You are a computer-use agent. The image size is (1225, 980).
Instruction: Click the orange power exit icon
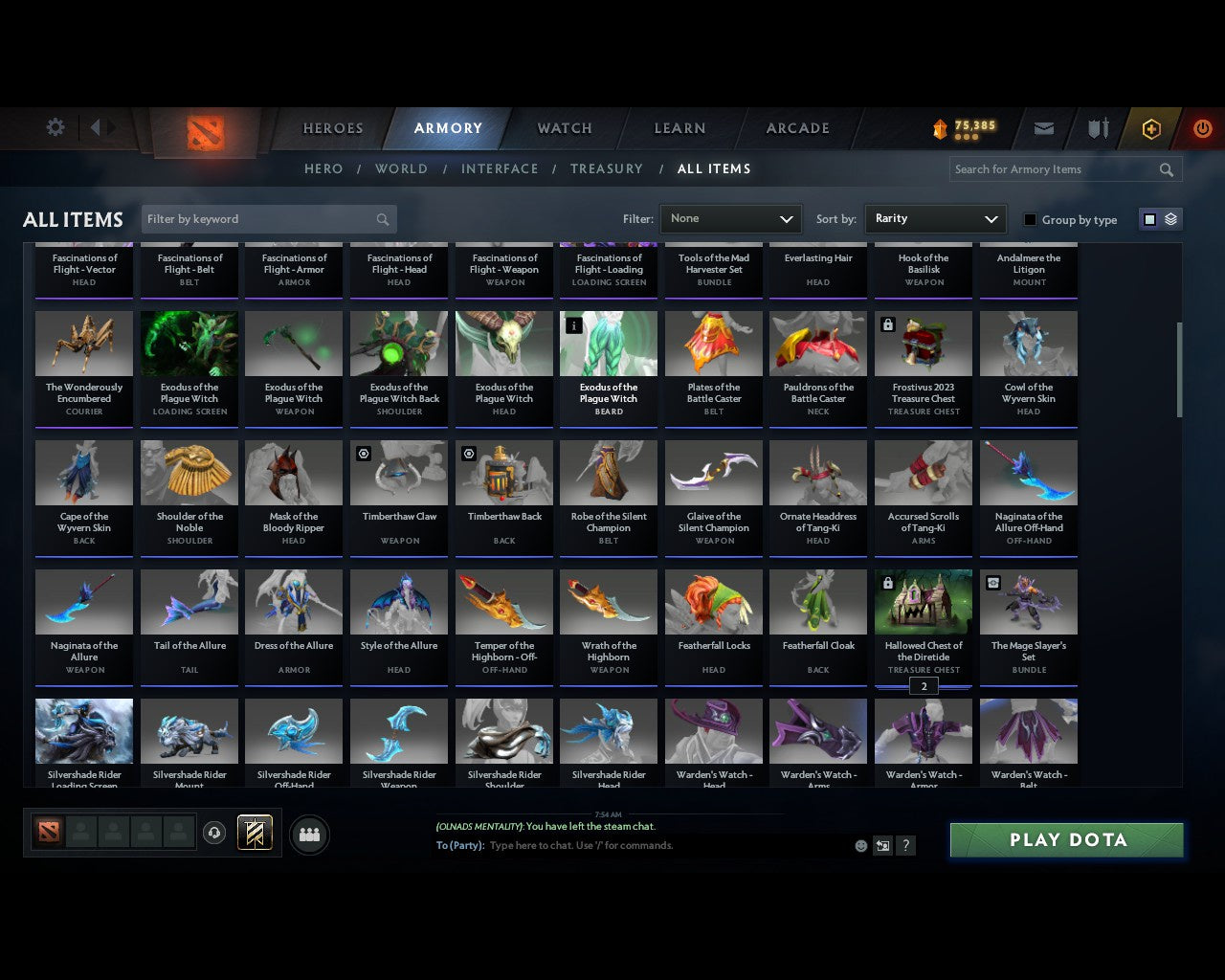1202,128
